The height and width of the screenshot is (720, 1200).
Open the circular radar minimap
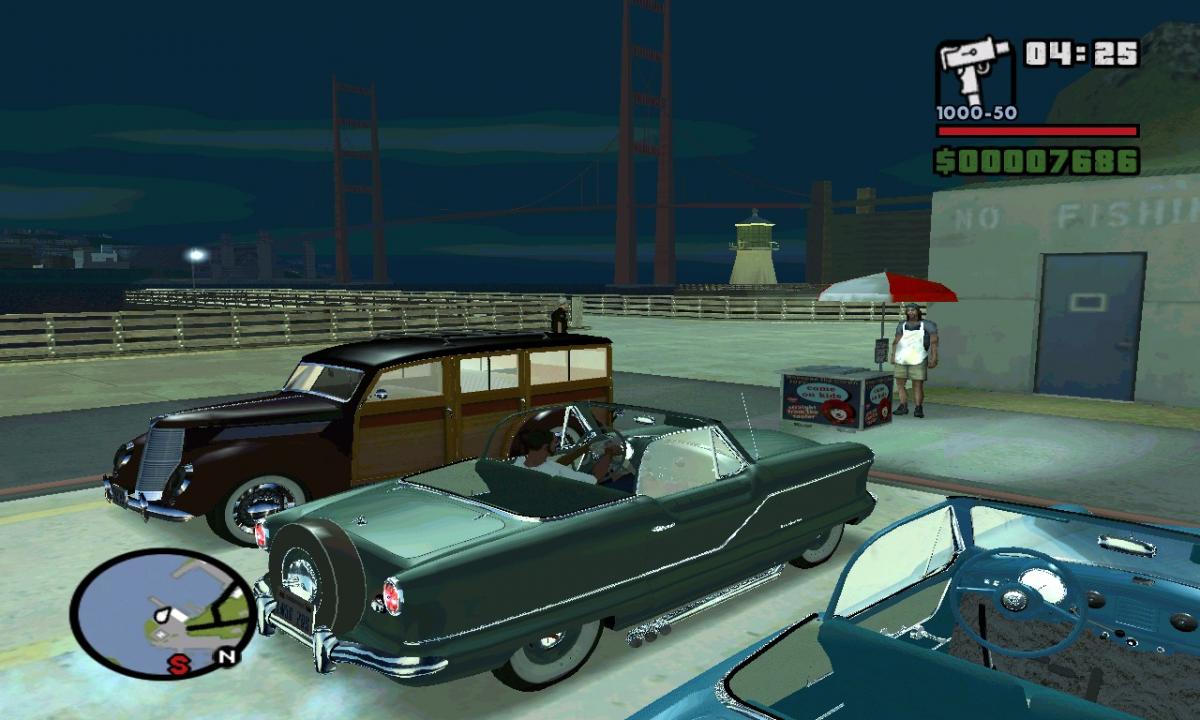160,610
